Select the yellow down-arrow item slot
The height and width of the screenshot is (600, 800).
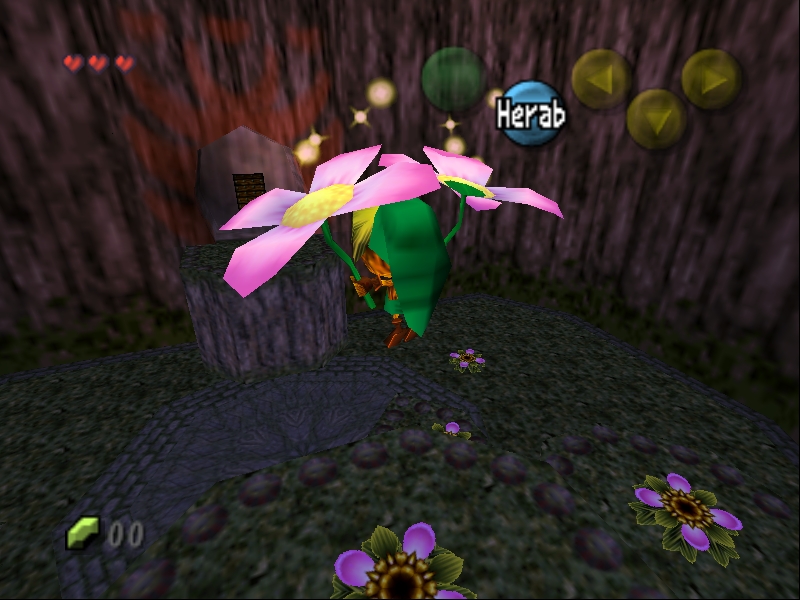(656, 119)
